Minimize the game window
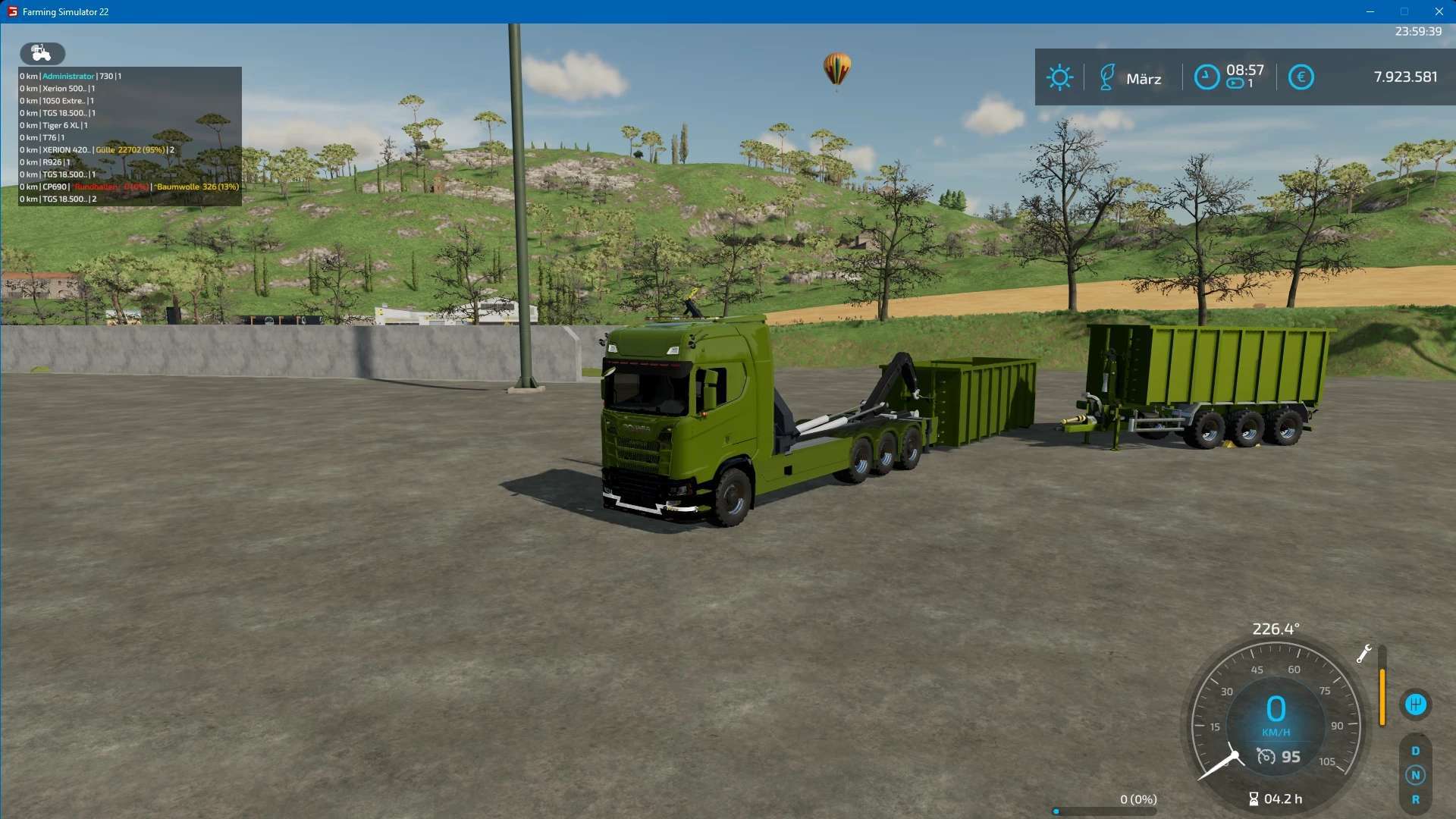Screen dimensions: 1456x819 1370,11
